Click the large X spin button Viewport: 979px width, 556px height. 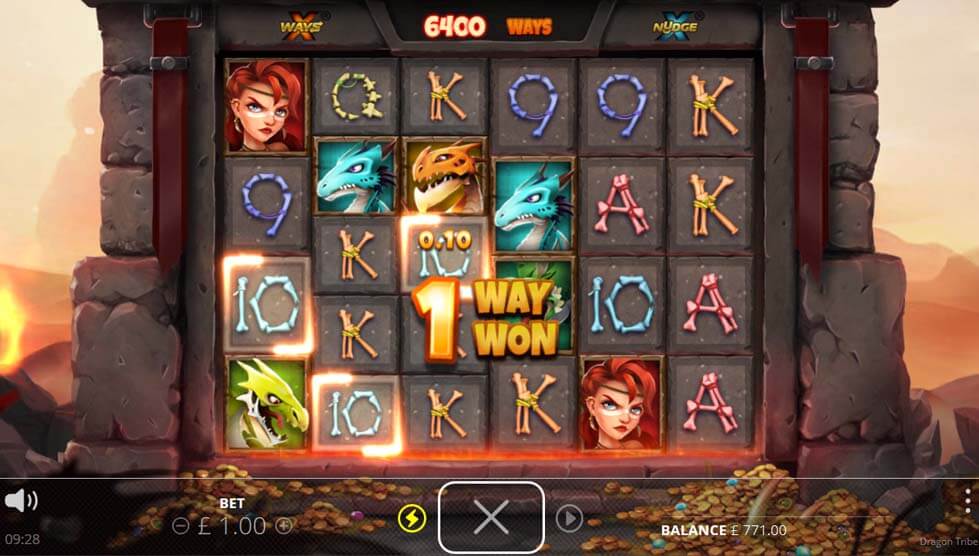click(491, 517)
